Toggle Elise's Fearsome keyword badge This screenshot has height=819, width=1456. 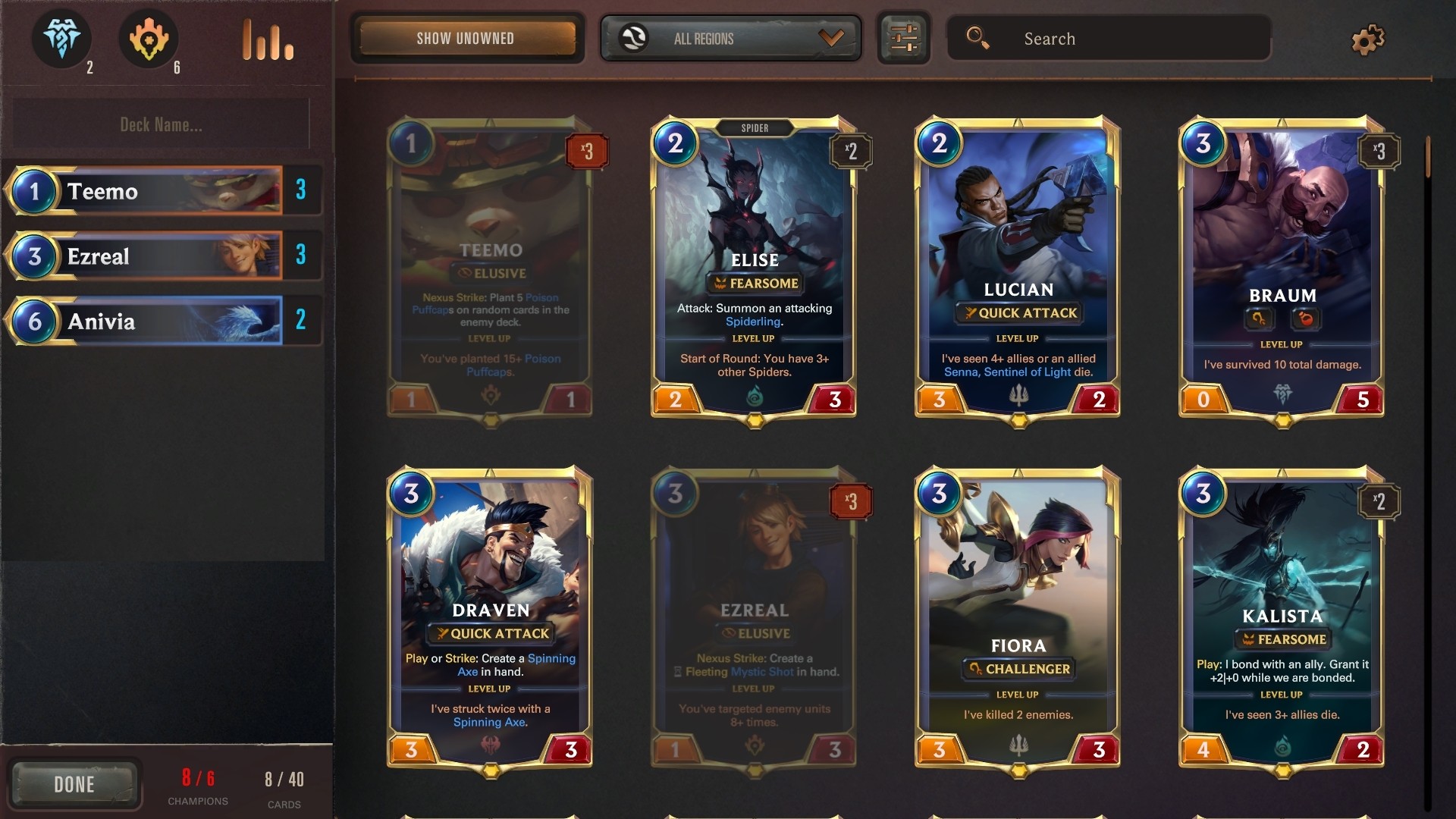(x=755, y=284)
